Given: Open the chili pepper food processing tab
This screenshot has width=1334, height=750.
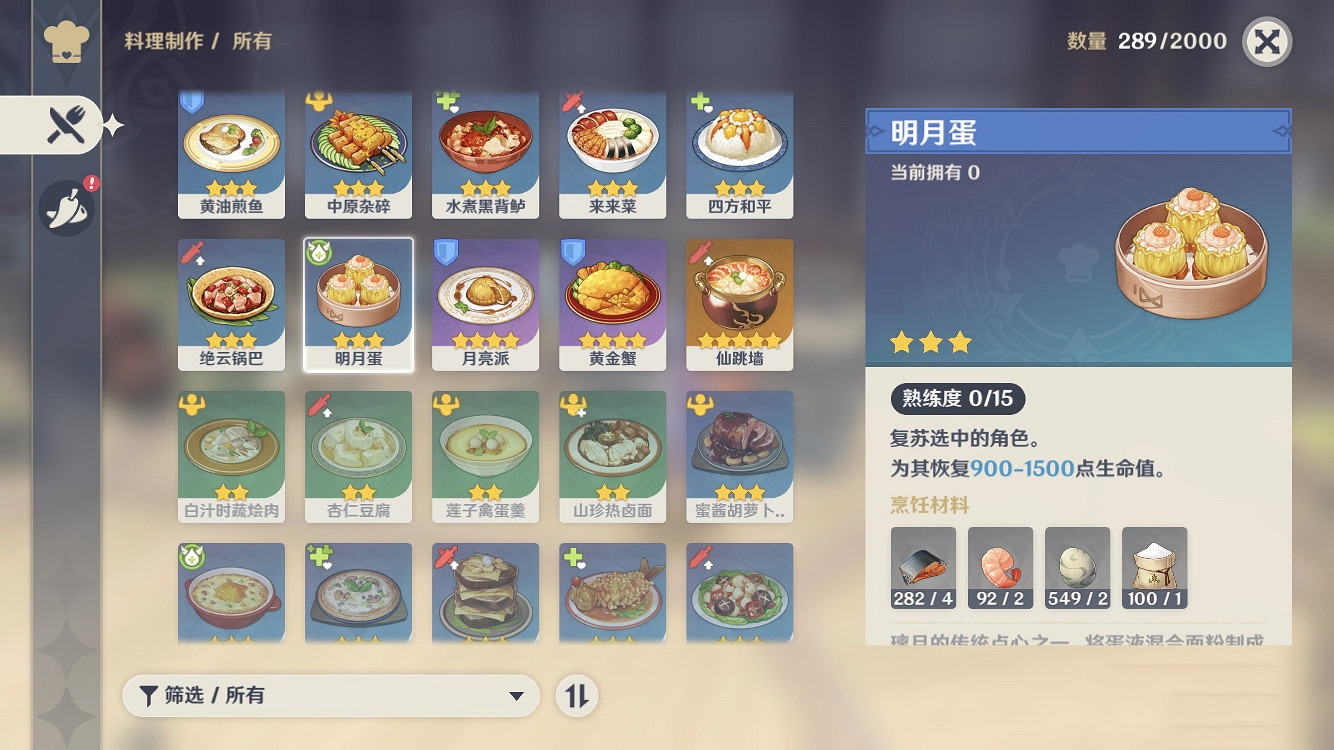Looking at the screenshot, I should (65, 207).
